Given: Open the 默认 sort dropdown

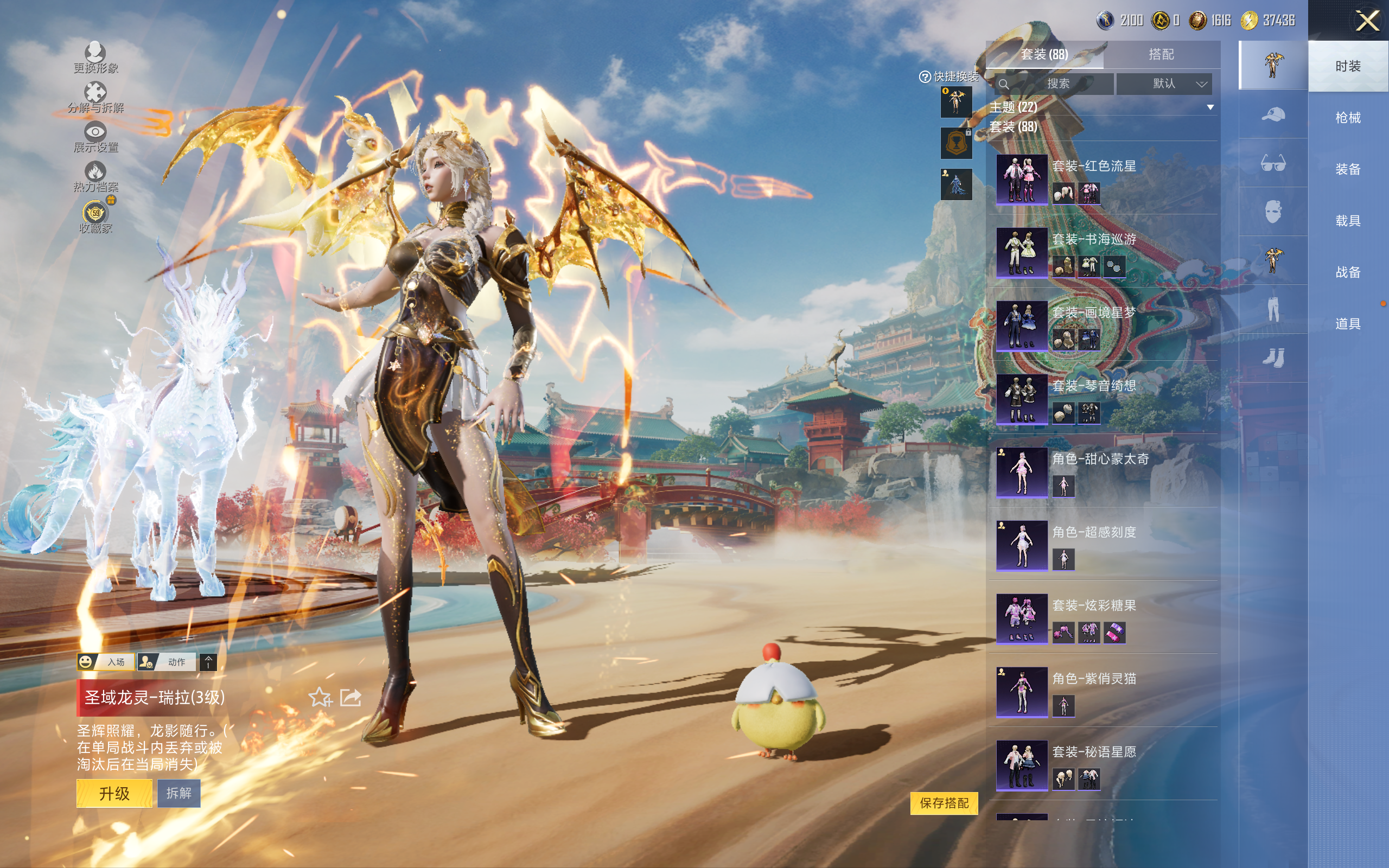Looking at the screenshot, I should (x=1164, y=84).
